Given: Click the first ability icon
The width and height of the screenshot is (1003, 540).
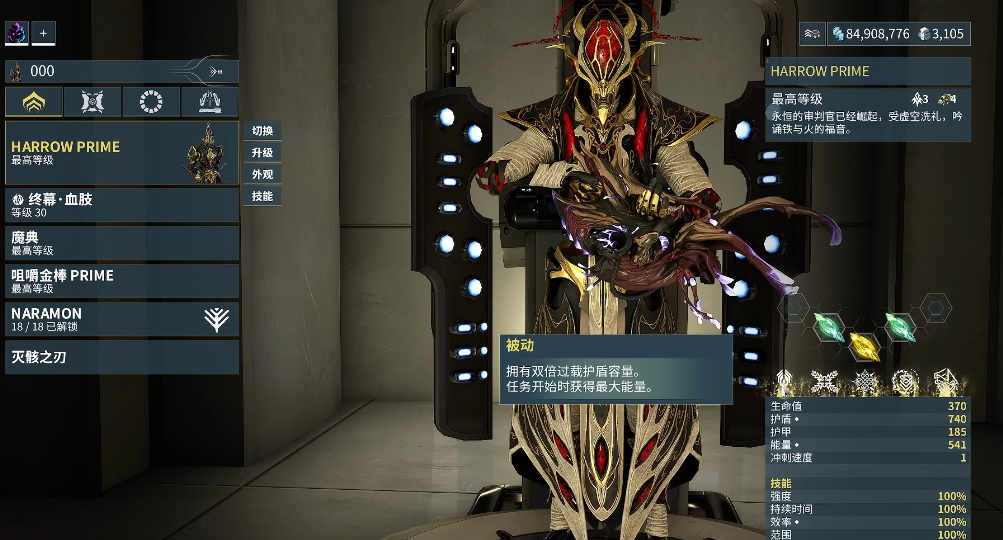Looking at the screenshot, I should pos(784,381).
